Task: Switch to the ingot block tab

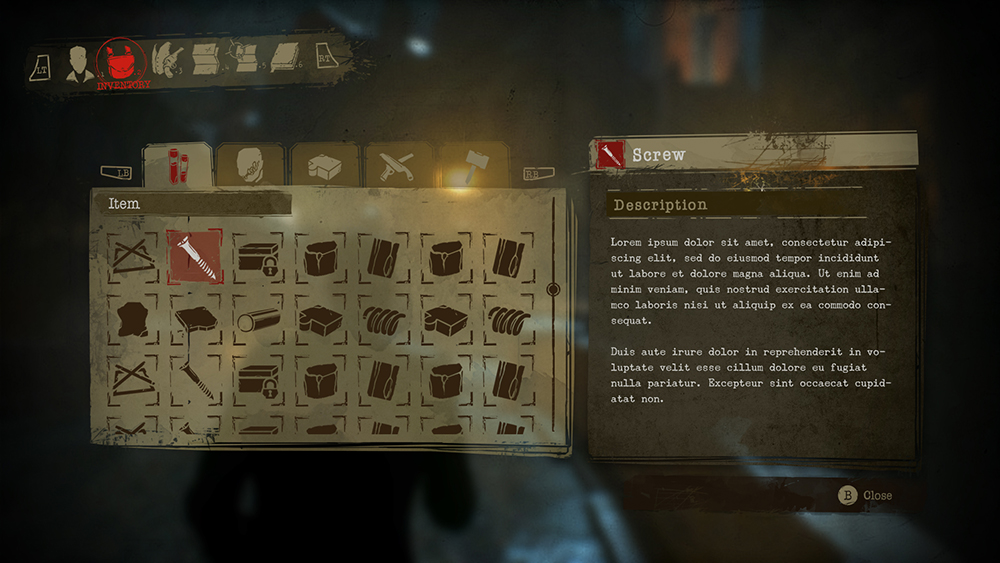Action: tap(325, 166)
